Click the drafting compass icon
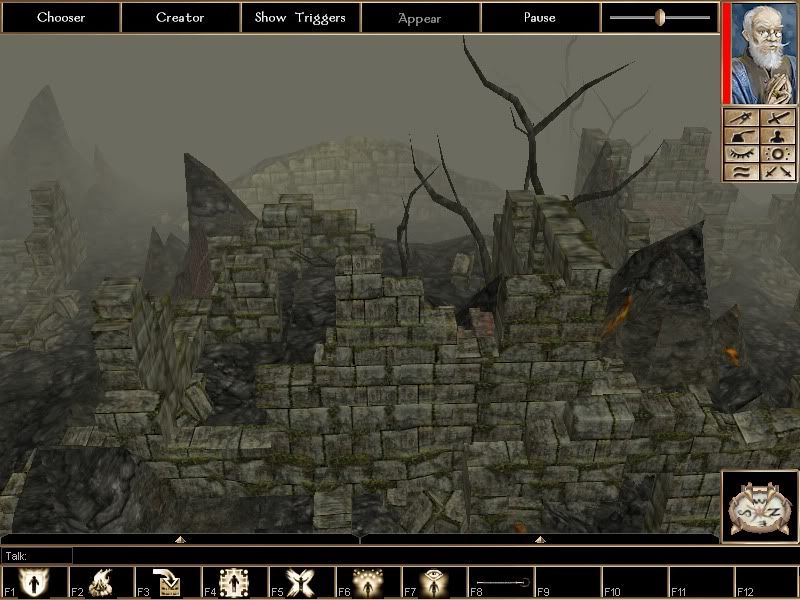The image size is (800, 600). [x=742, y=118]
